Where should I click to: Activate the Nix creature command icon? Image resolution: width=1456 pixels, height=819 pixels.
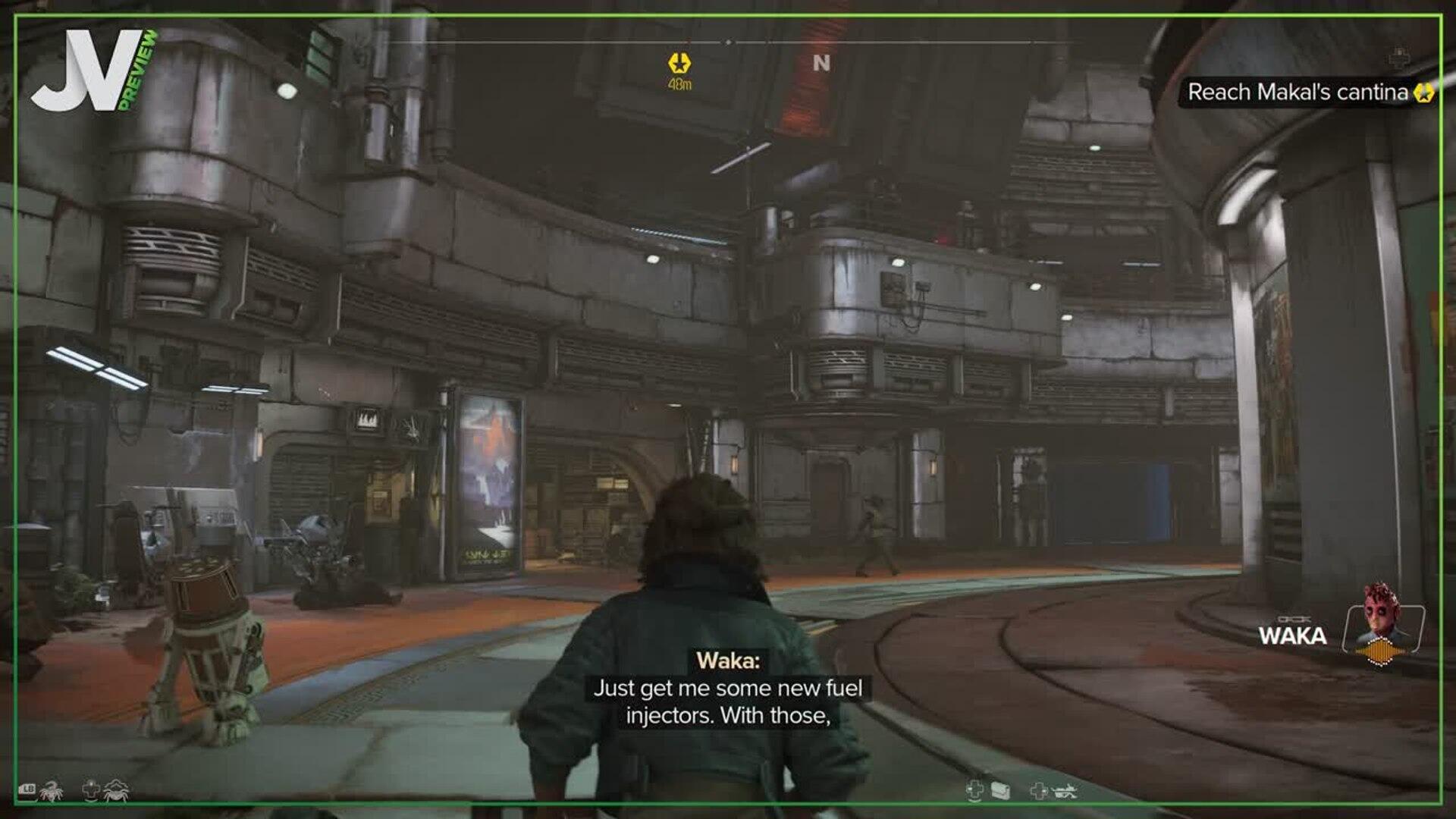(x=52, y=791)
